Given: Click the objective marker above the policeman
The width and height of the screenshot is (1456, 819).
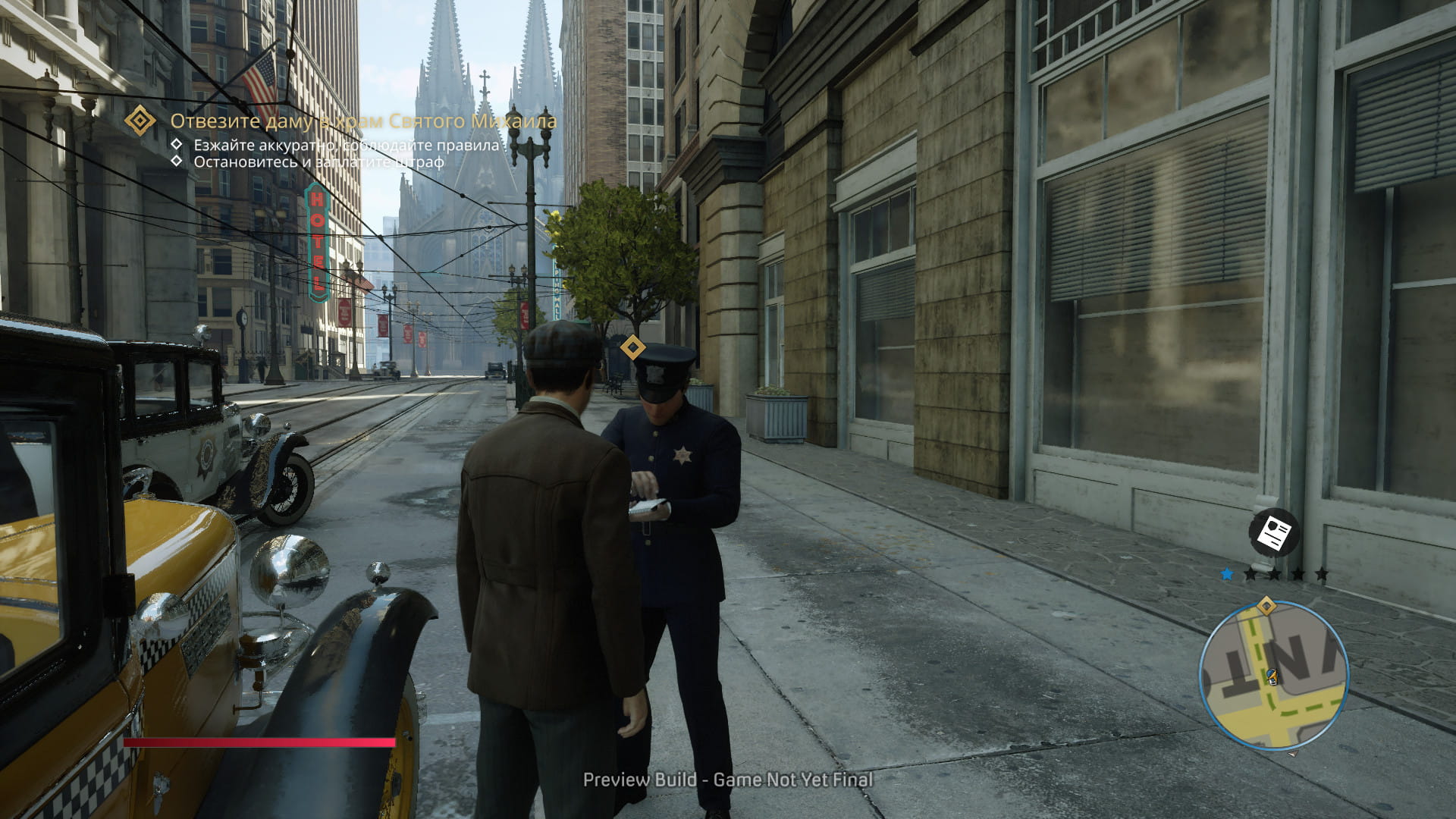Looking at the screenshot, I should pos(632,348).
